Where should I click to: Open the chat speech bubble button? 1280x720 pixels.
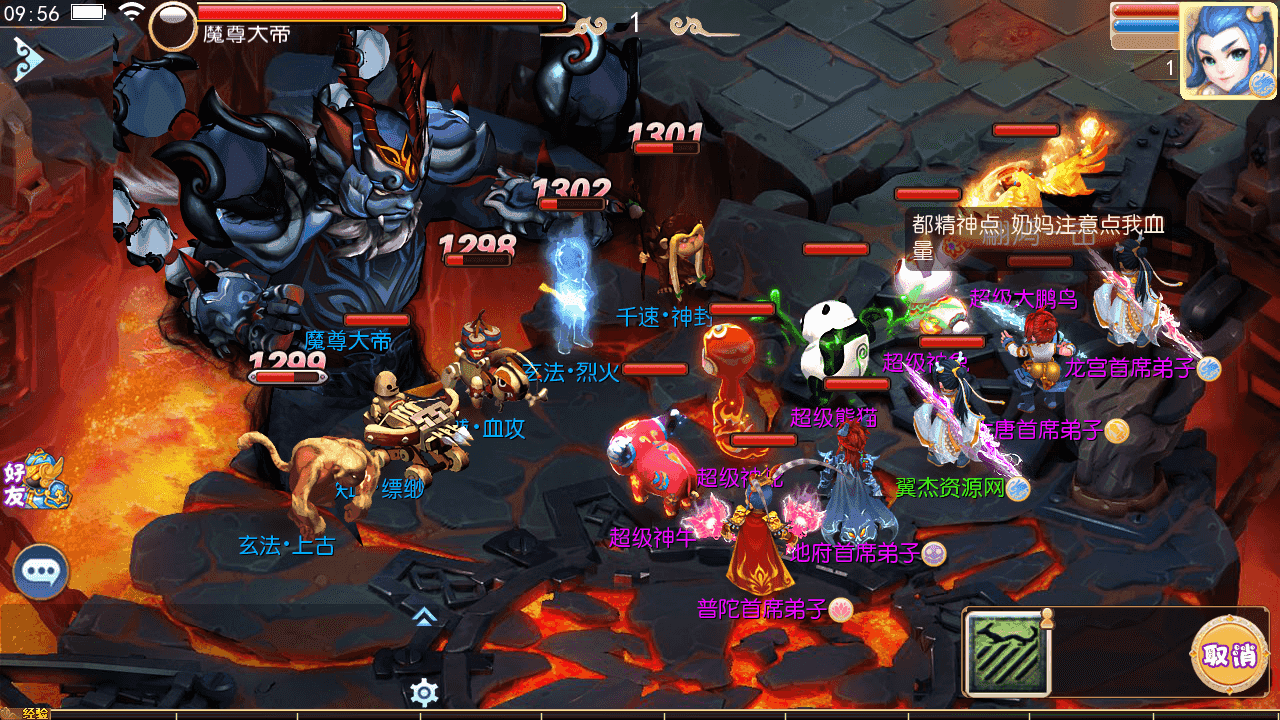click(41, 572)
